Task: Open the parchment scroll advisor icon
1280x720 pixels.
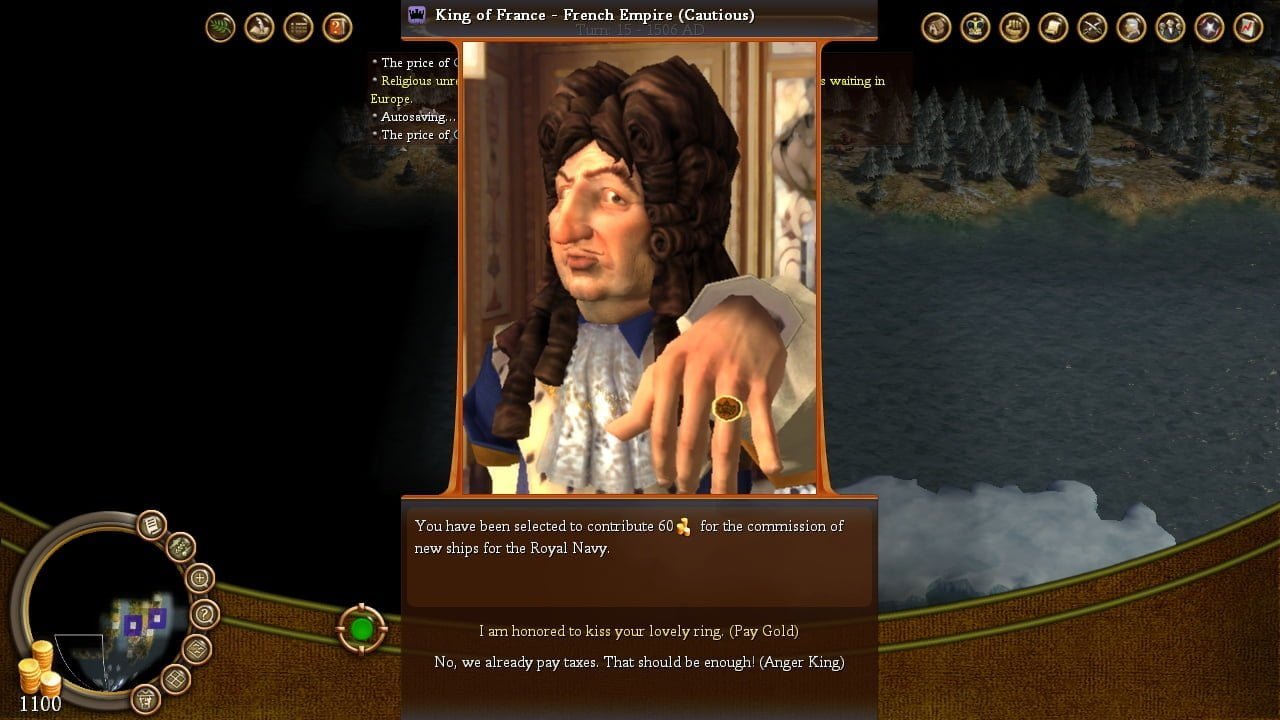Action: [x=1053, y=27]
